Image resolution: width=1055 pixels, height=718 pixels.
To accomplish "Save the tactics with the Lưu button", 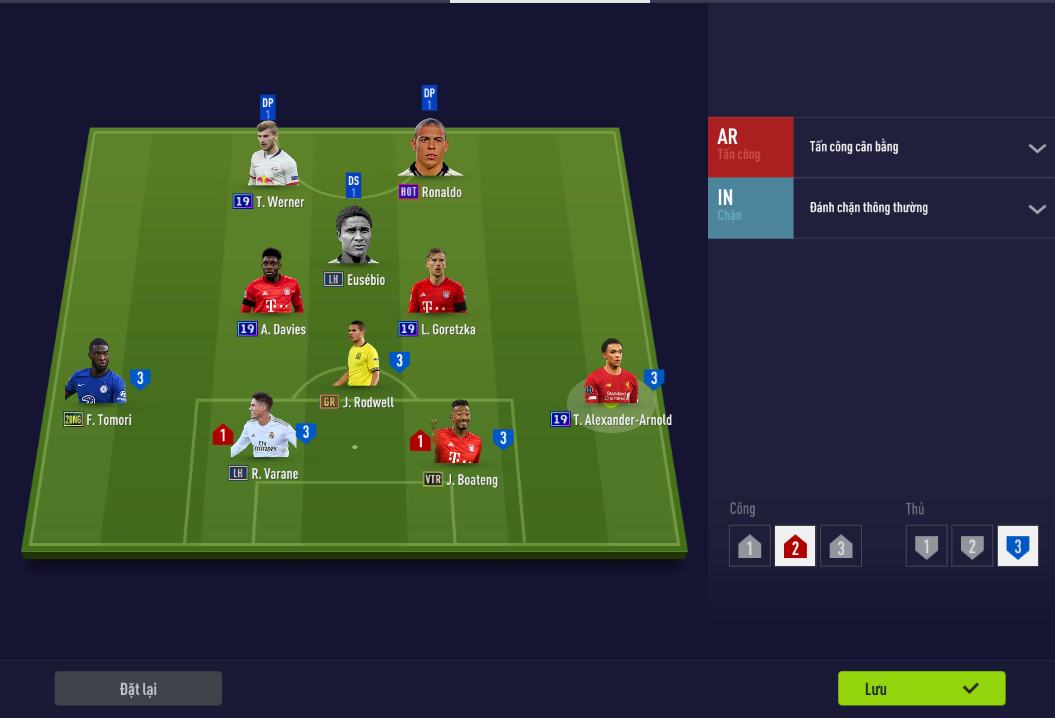I will [x=921, y=688].
